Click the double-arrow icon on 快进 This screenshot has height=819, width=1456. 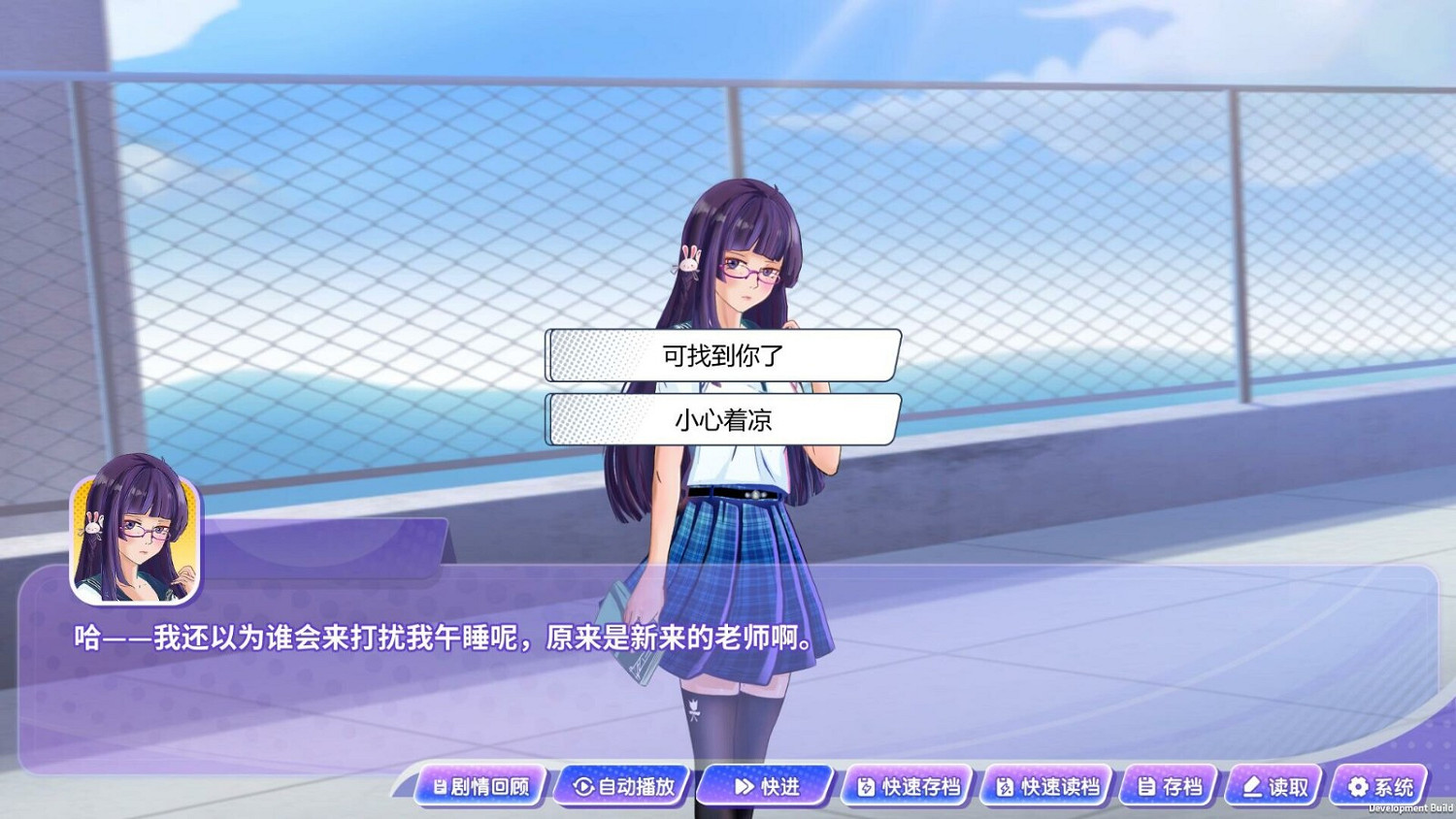[x=743, y=787]
